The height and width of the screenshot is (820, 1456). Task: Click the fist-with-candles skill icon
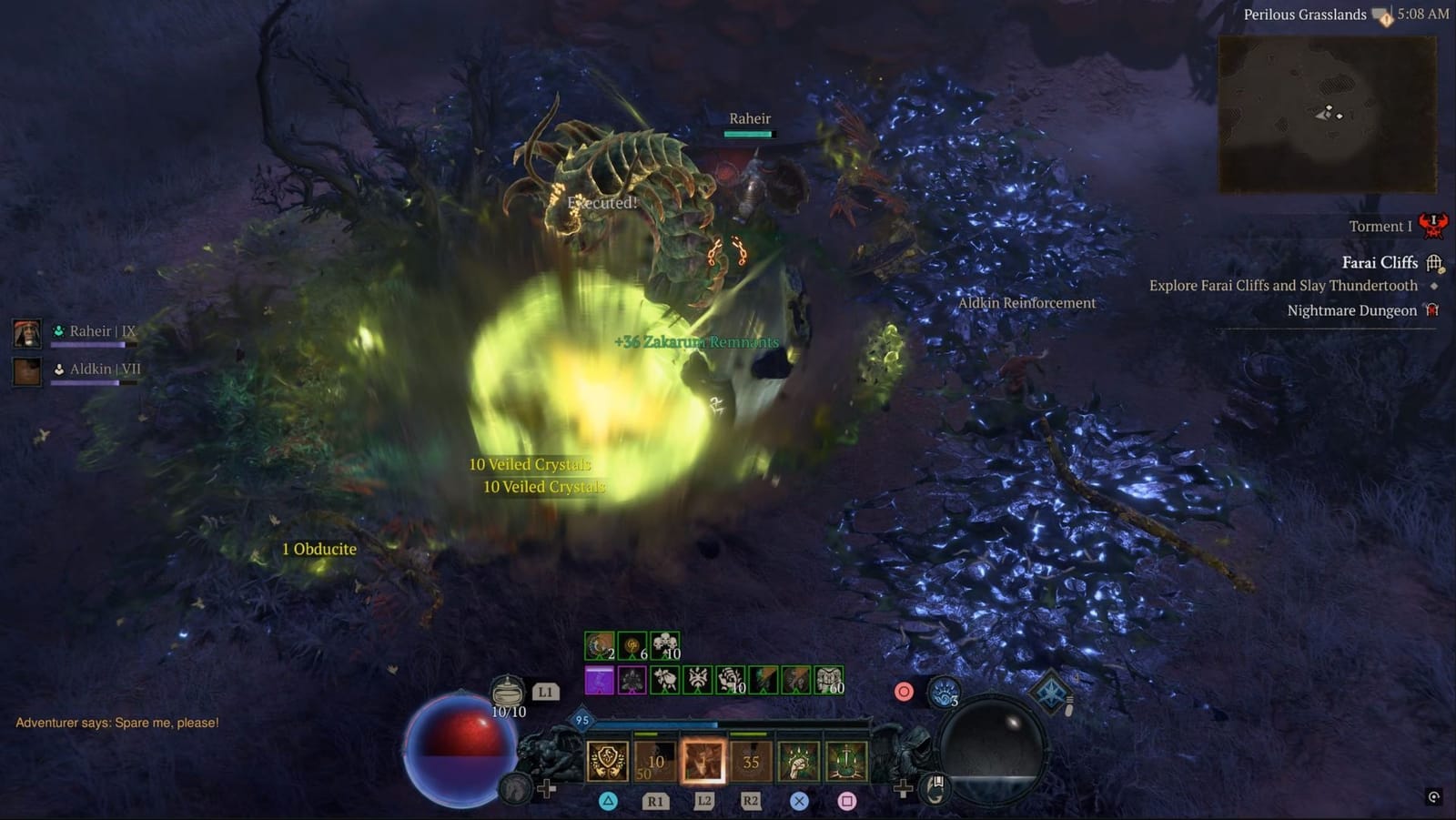(x=797, y=762)
